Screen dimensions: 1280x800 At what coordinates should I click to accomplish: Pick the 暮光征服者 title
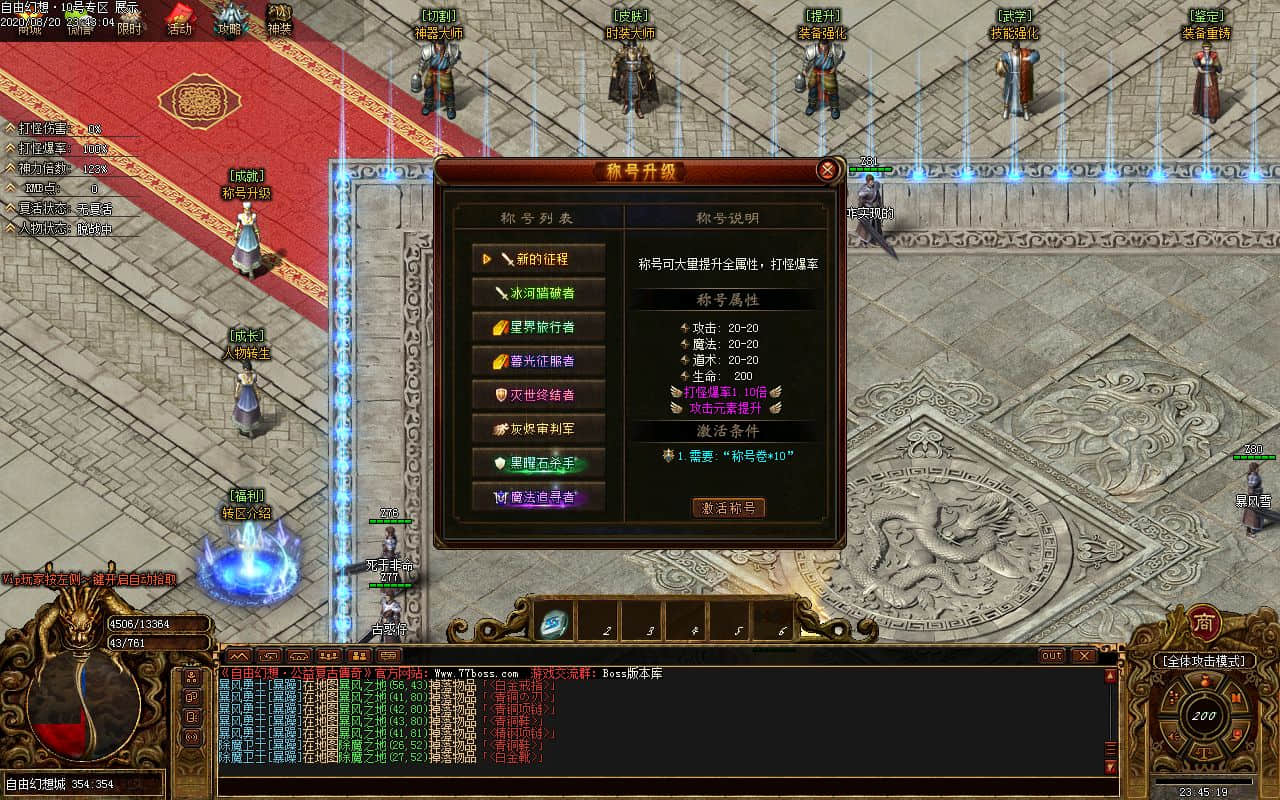point(539,361)
